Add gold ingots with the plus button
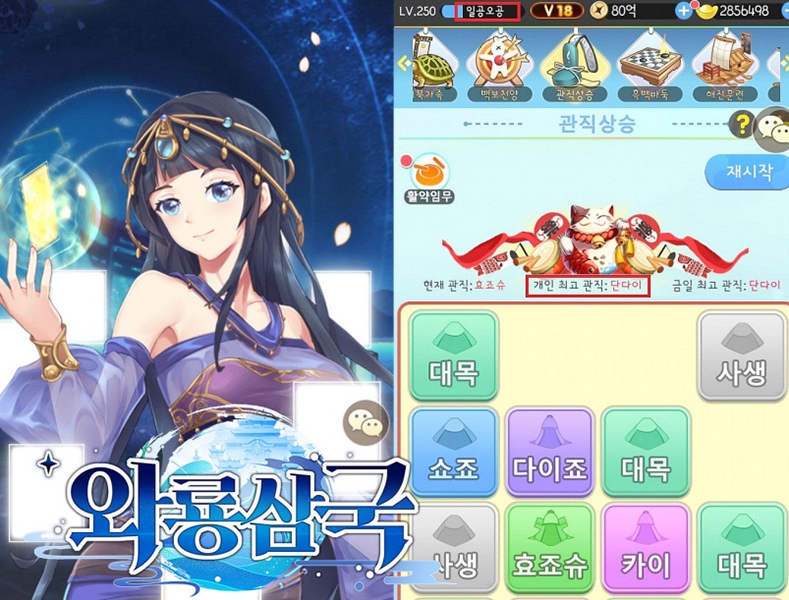This screenshot has height=600, width=789. (x=685, y=11)
